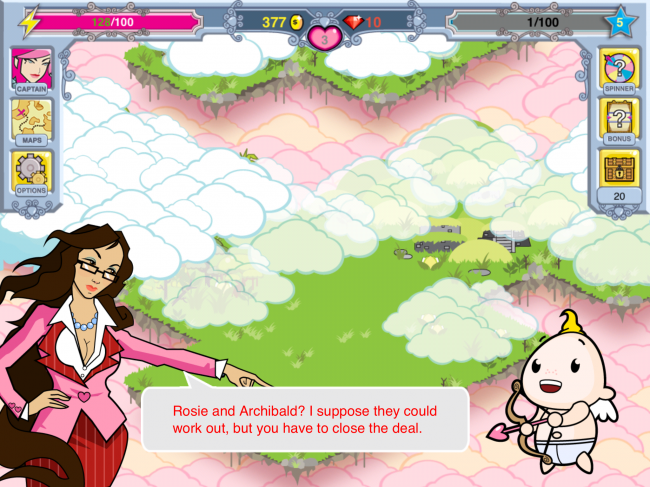Tap the pink heart badge at top center
Image resolution: width=650 pixels, height=487 pixels.
coord(324,38)
